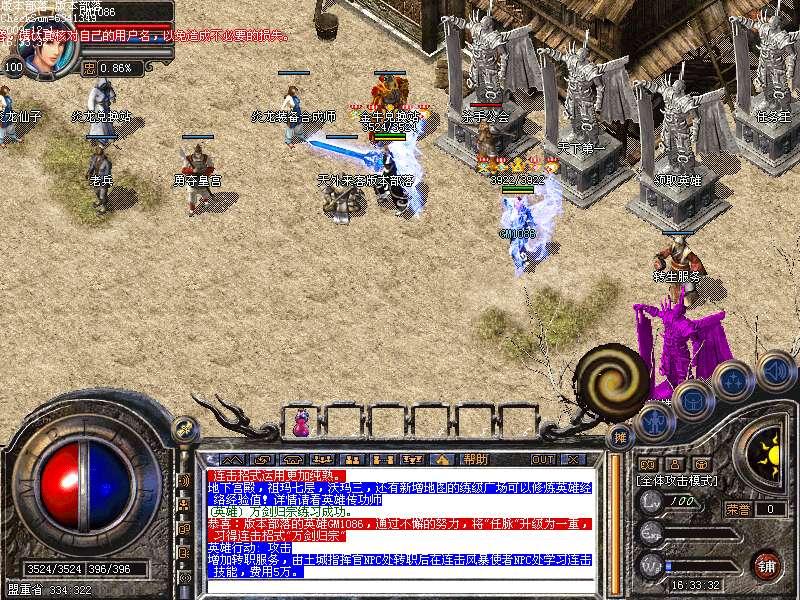Click the sun day-night indicator

[x=766, y=452]
